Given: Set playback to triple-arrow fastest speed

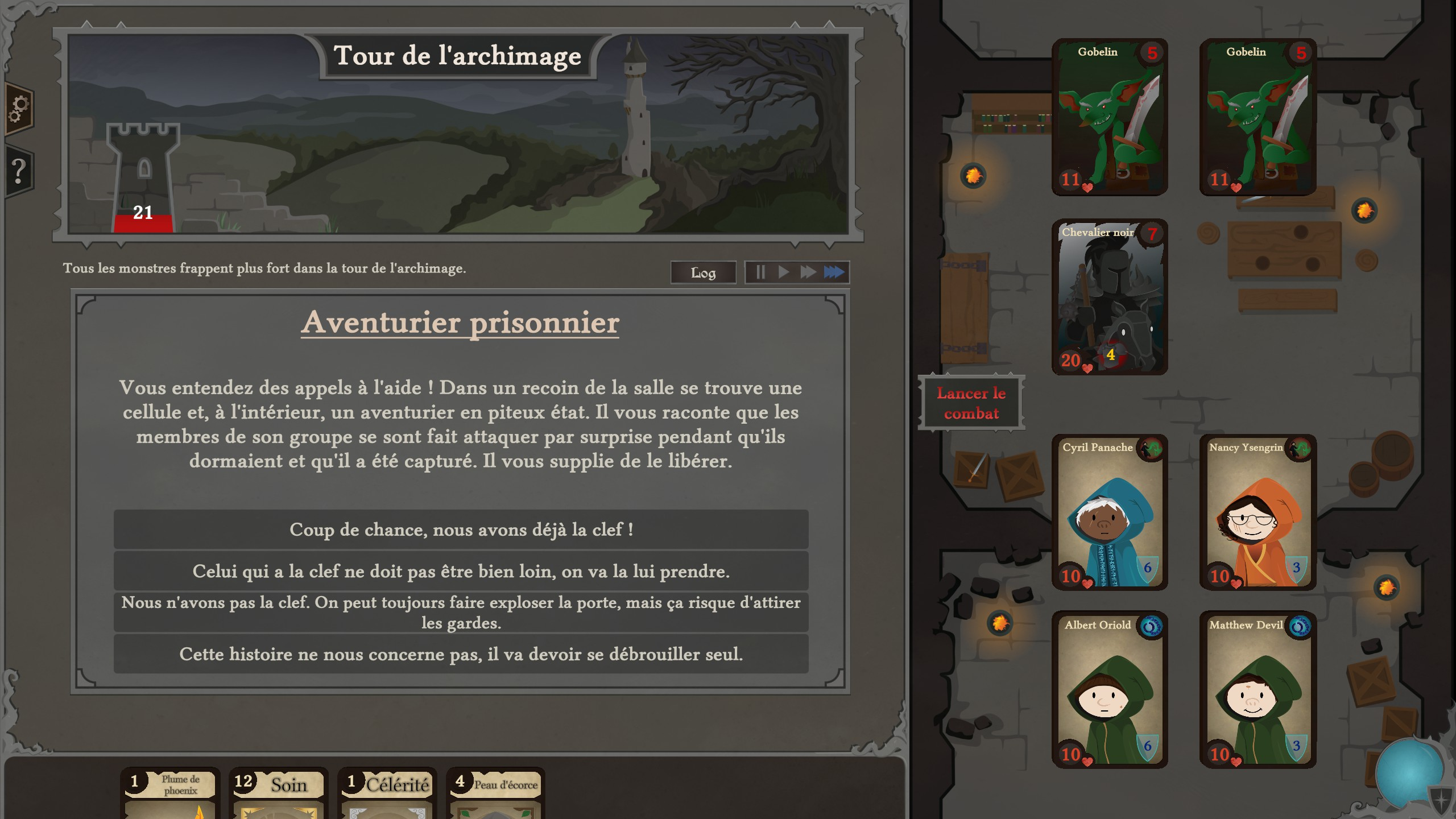Looking at the screenshot, I should pos(834,272).
